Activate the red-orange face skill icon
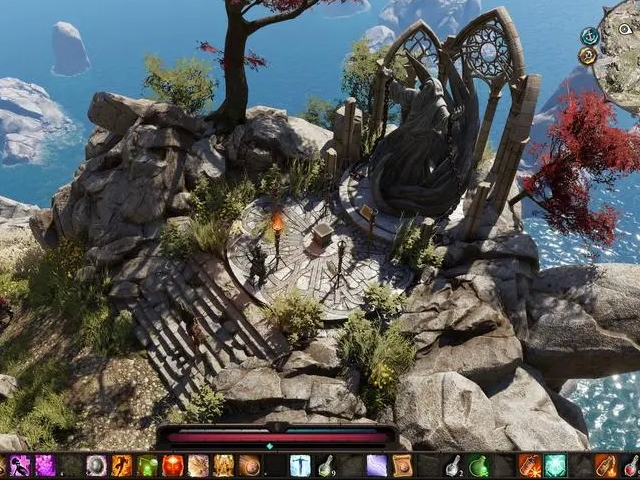 (173, 465)
